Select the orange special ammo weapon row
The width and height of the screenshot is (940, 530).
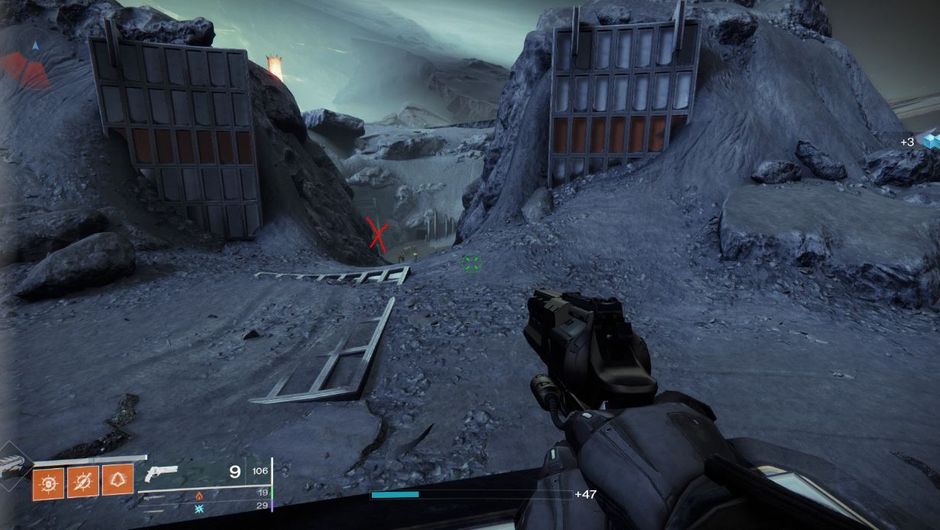pyautogui.click(x=200, y=494)
